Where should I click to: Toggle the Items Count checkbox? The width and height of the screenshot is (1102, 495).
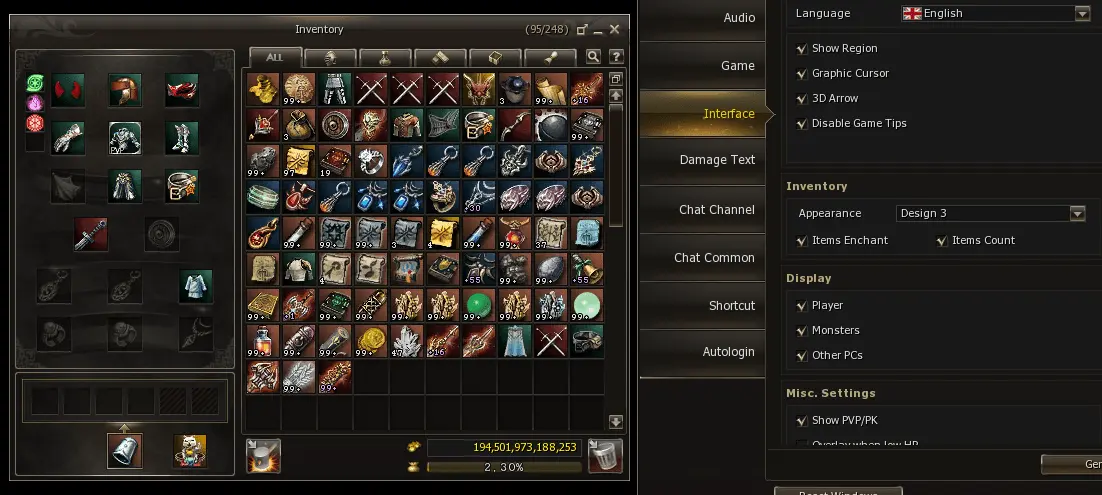[942, 240]
